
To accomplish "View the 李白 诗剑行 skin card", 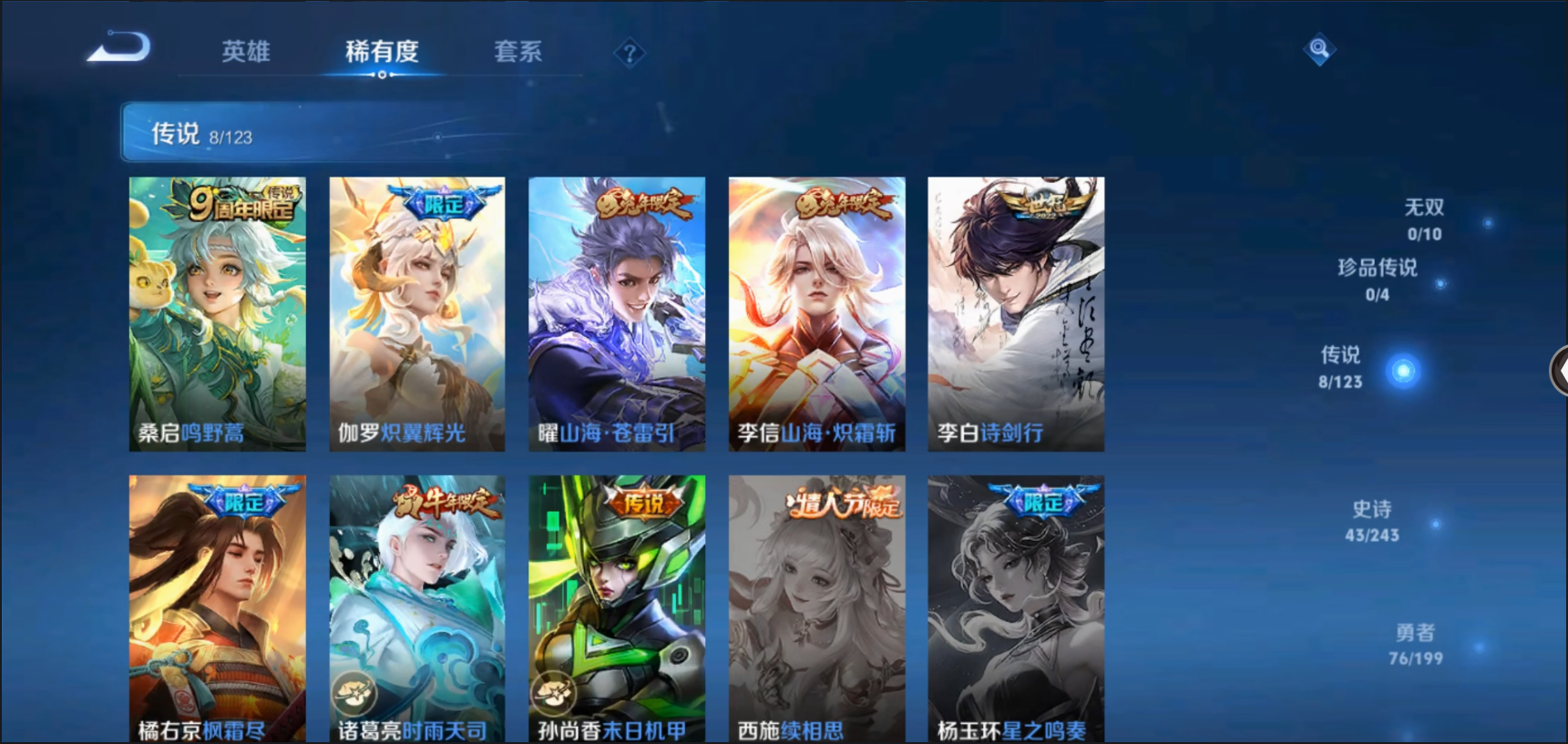I will [1016, 313].
